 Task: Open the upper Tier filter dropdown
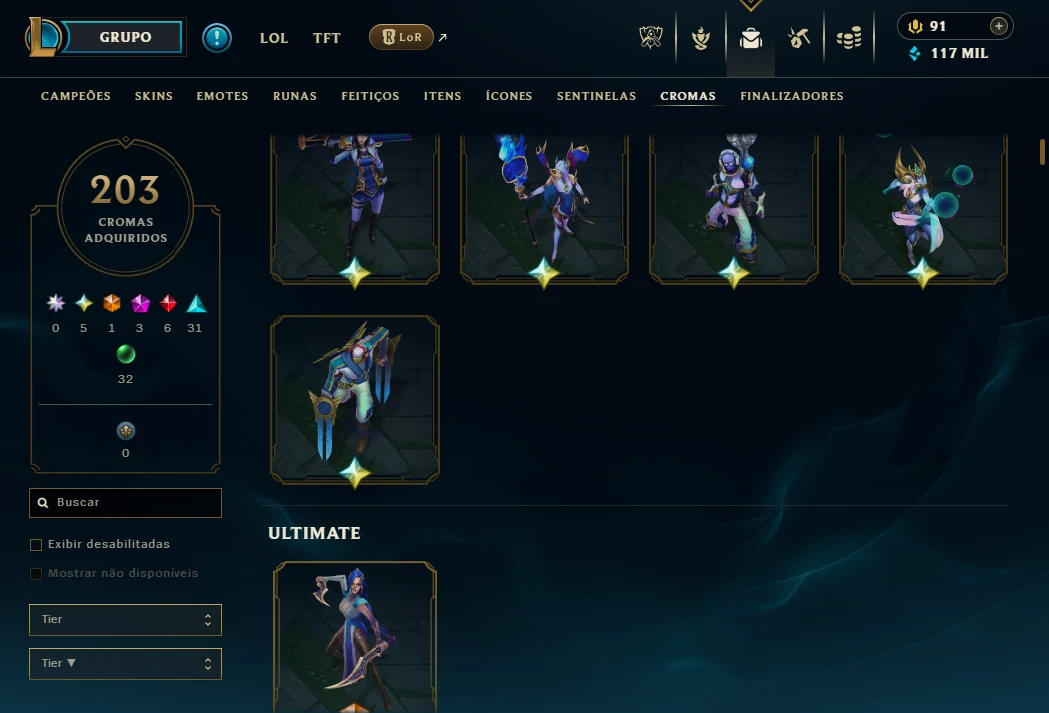(x=125, y=620)
